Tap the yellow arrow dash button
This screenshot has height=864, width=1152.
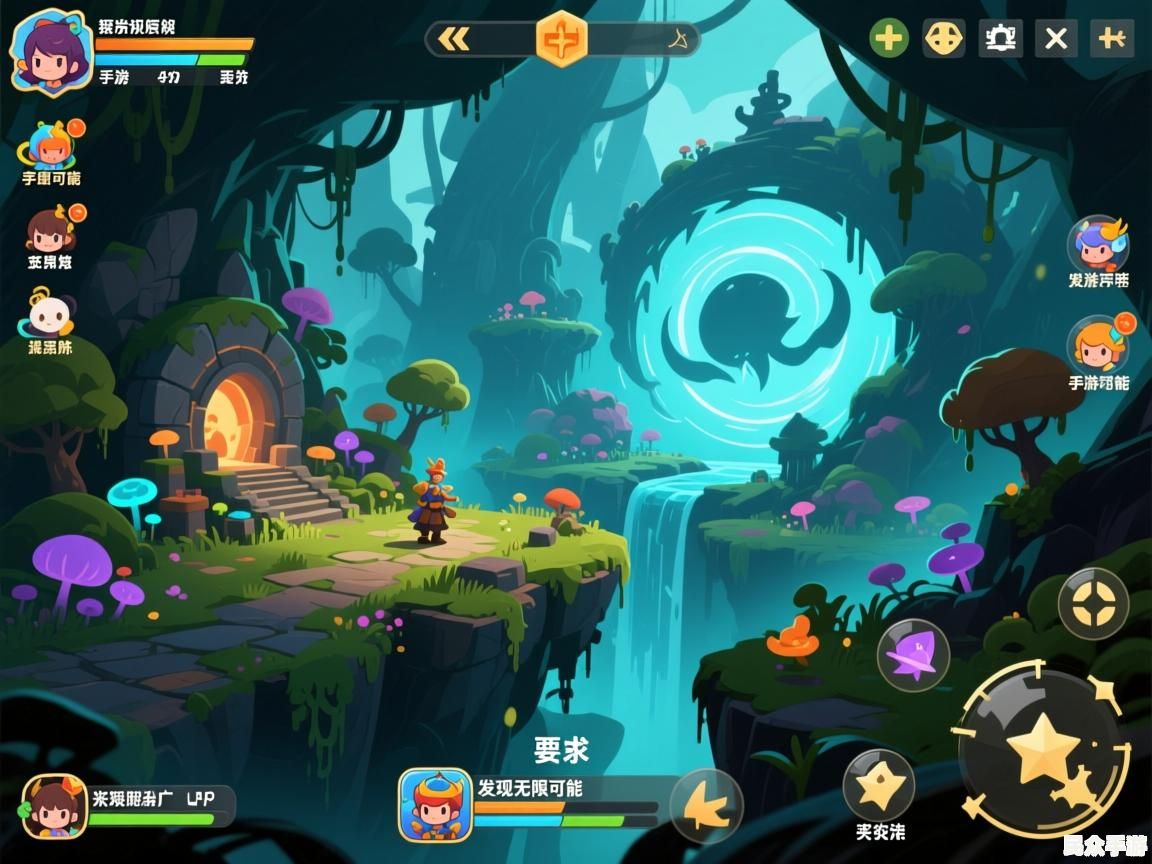(706, 805)
